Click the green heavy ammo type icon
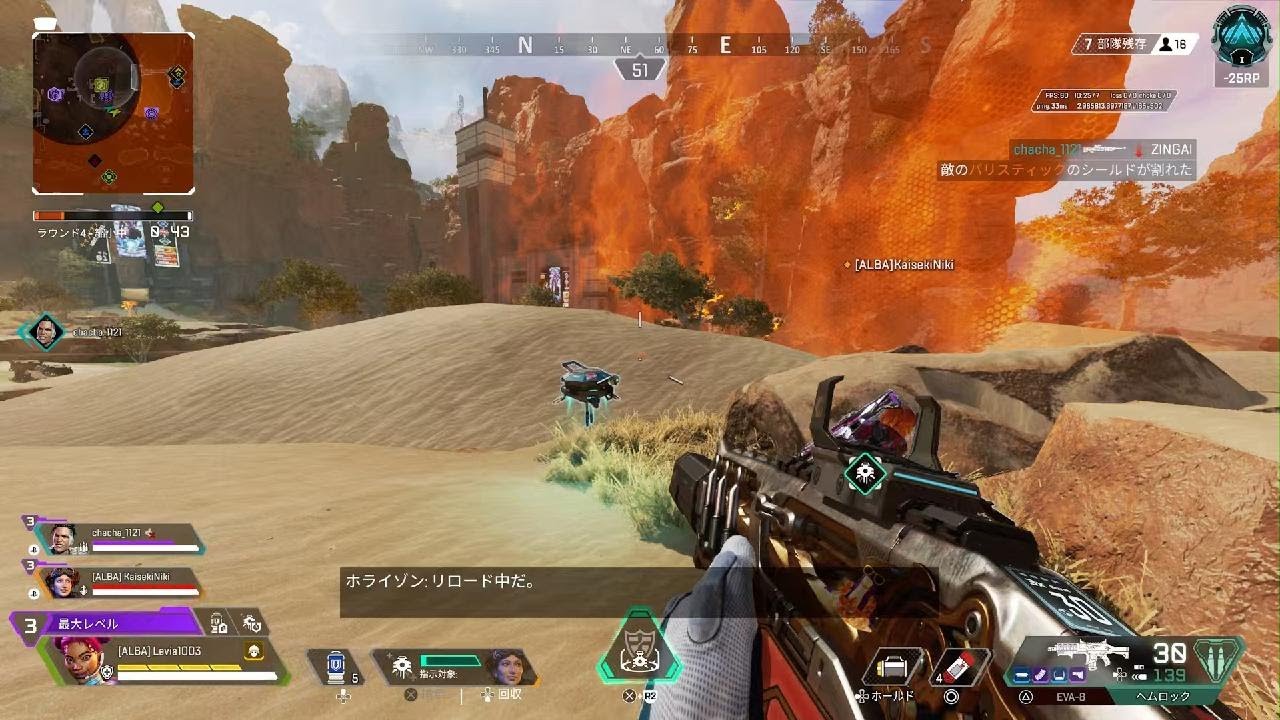 point(1218,660)
